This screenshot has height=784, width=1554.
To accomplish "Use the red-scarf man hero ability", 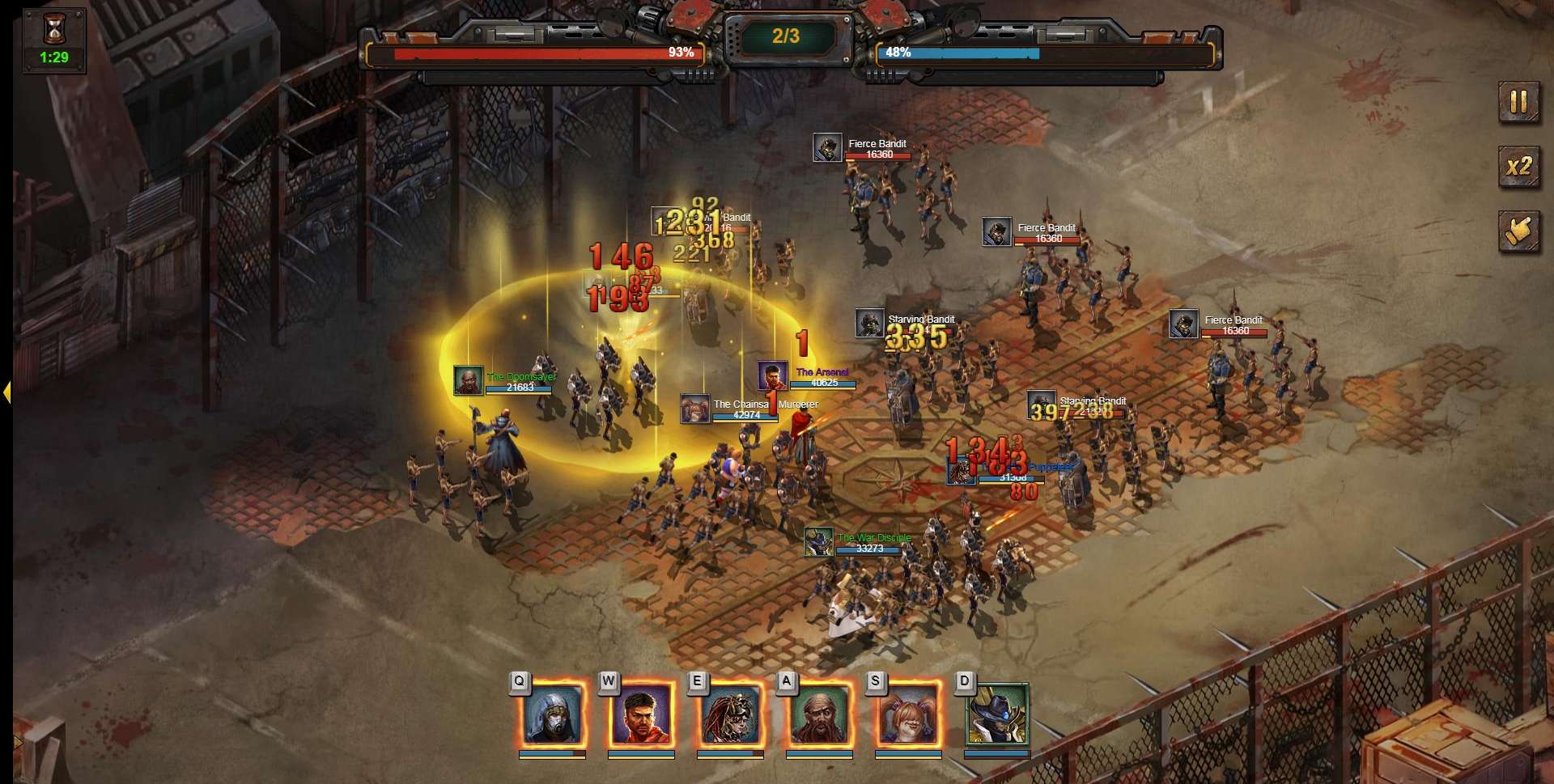I will (641, 714).
